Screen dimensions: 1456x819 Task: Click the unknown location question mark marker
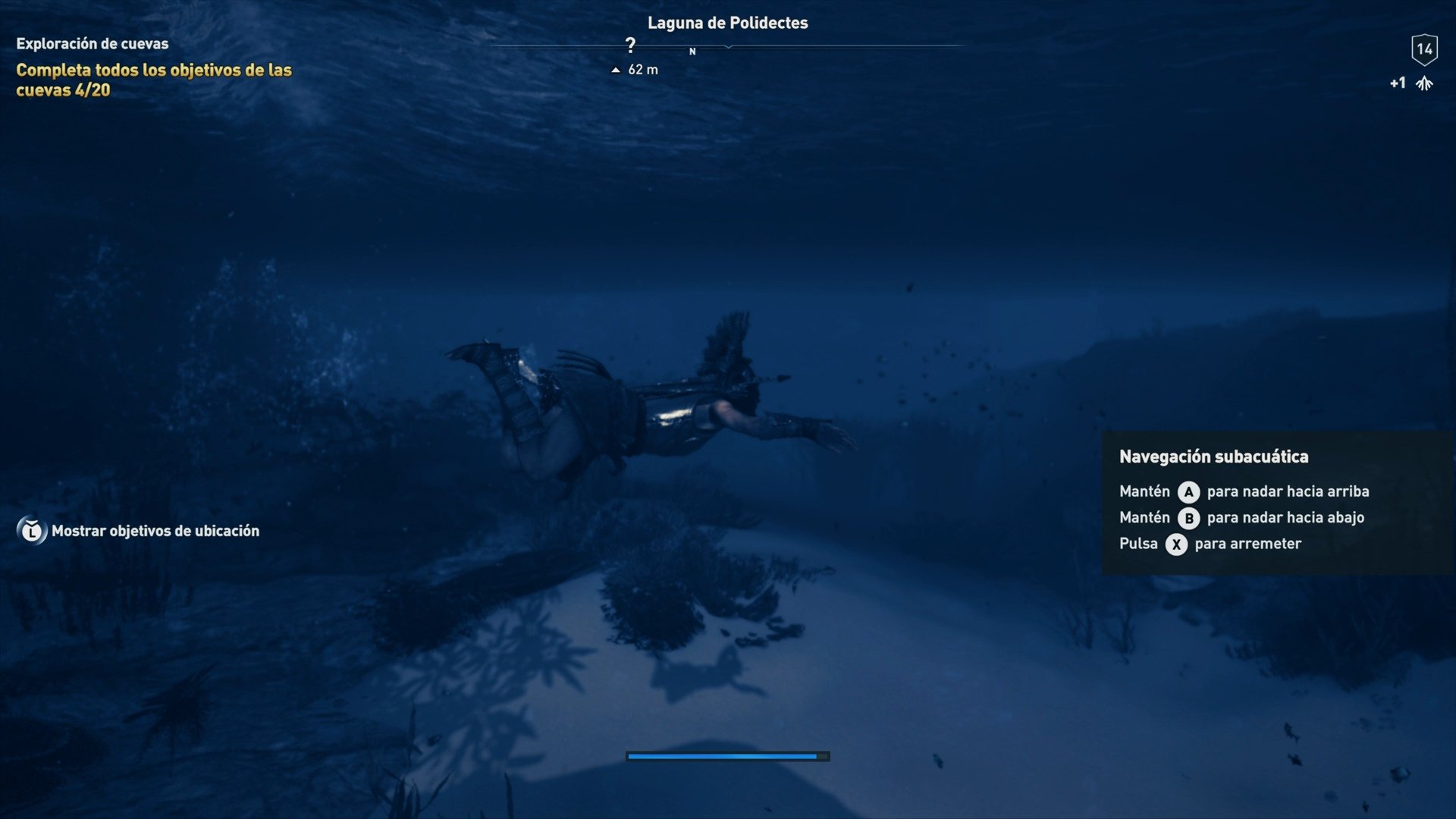[x=629, y=43]
